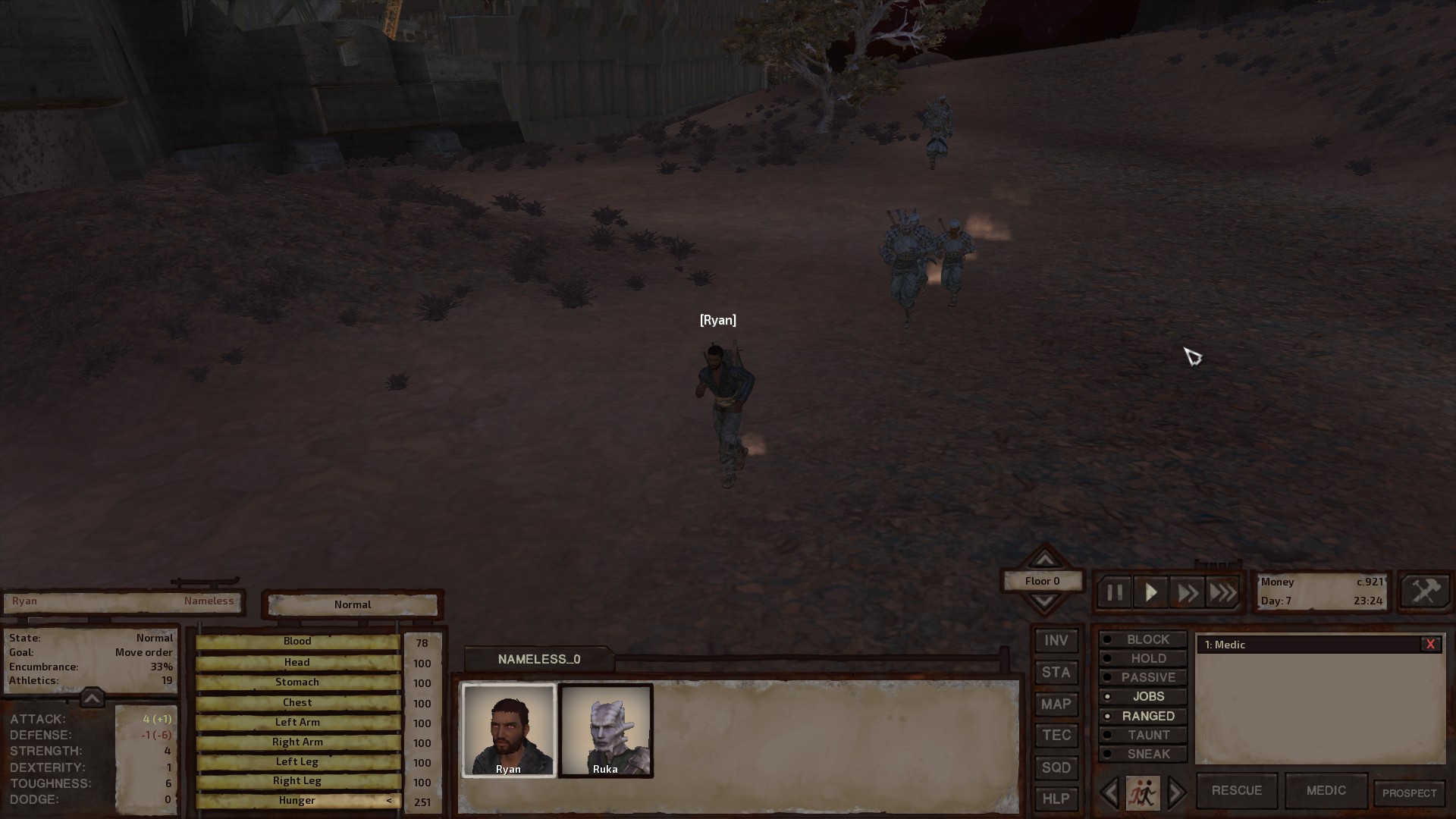
Task: Toggle HOLD position mode
Action: coord(1142,657)
